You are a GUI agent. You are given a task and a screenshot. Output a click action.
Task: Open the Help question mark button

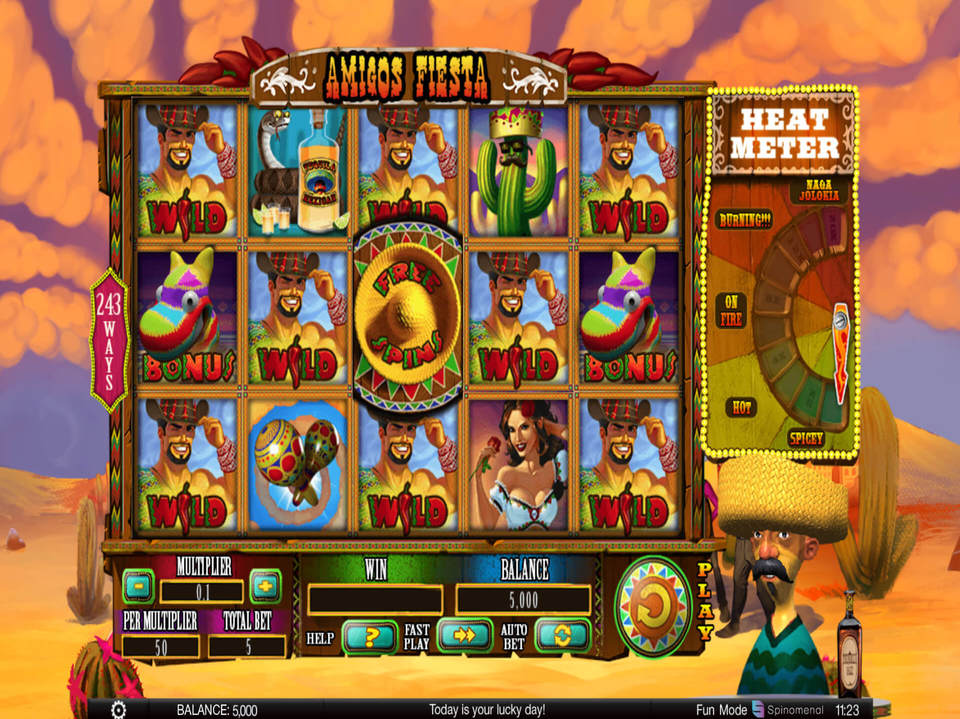pos(369,636)
